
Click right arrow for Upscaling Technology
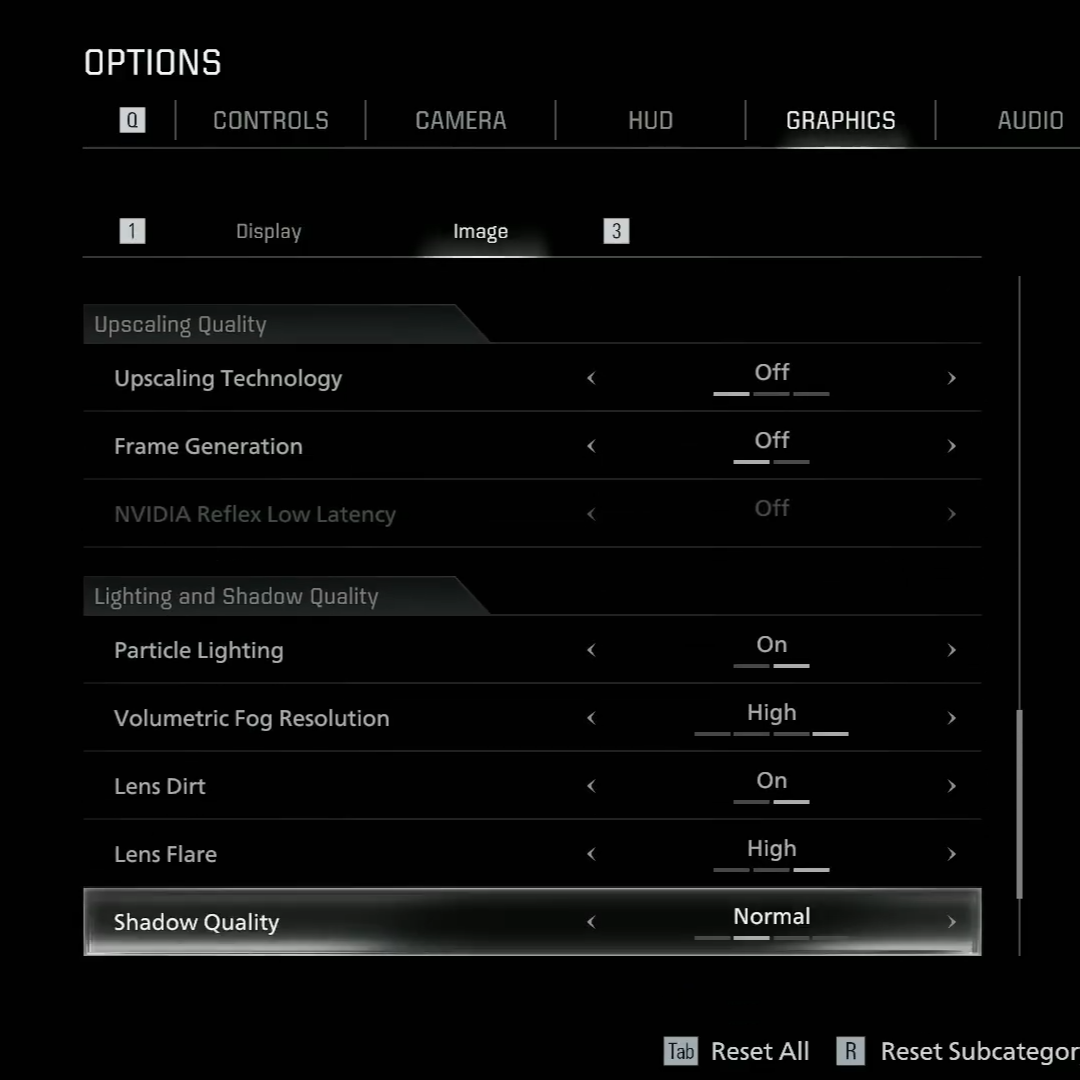(951, 378)
